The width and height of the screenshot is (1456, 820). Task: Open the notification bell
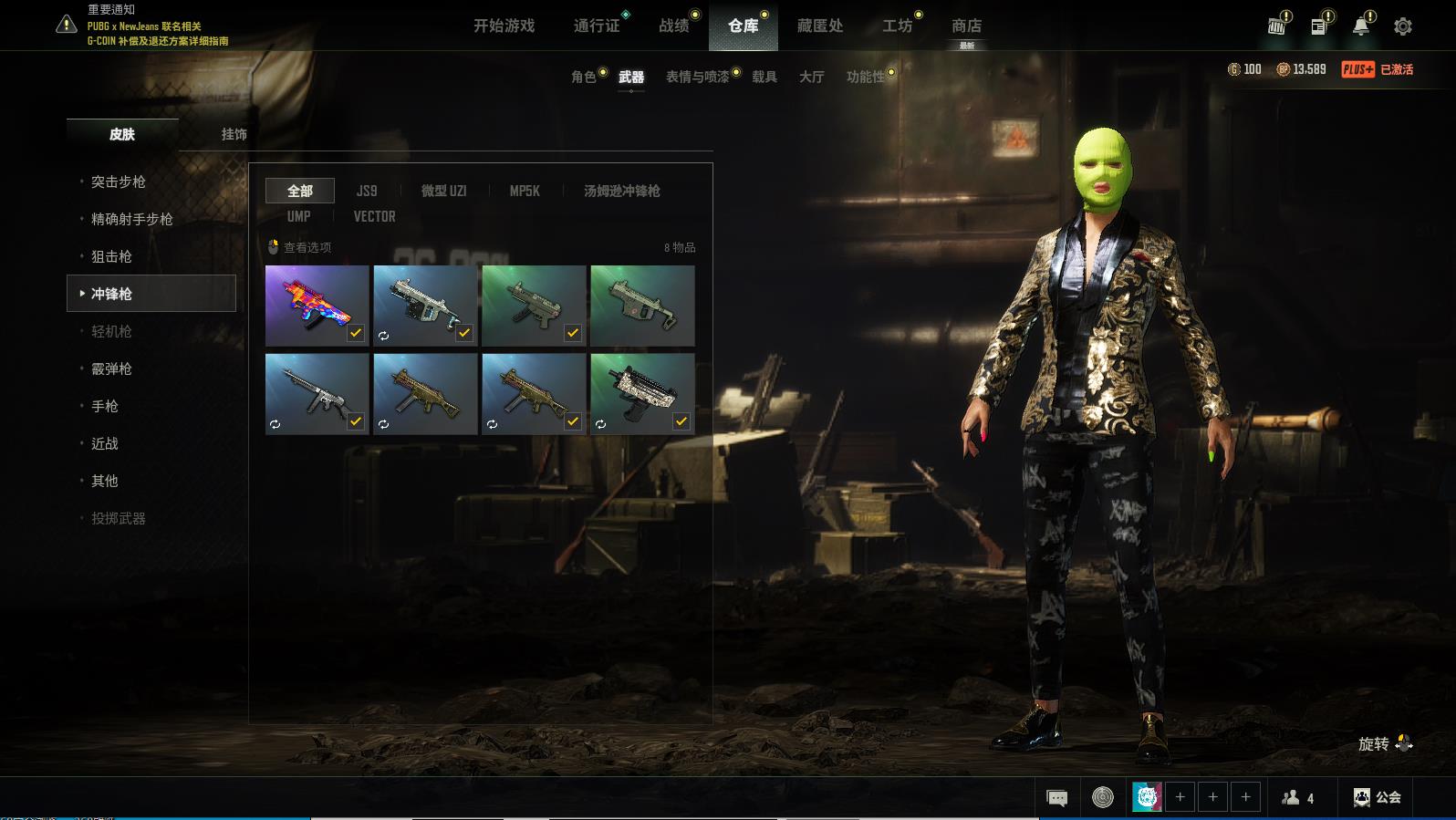click(1361, 26)
